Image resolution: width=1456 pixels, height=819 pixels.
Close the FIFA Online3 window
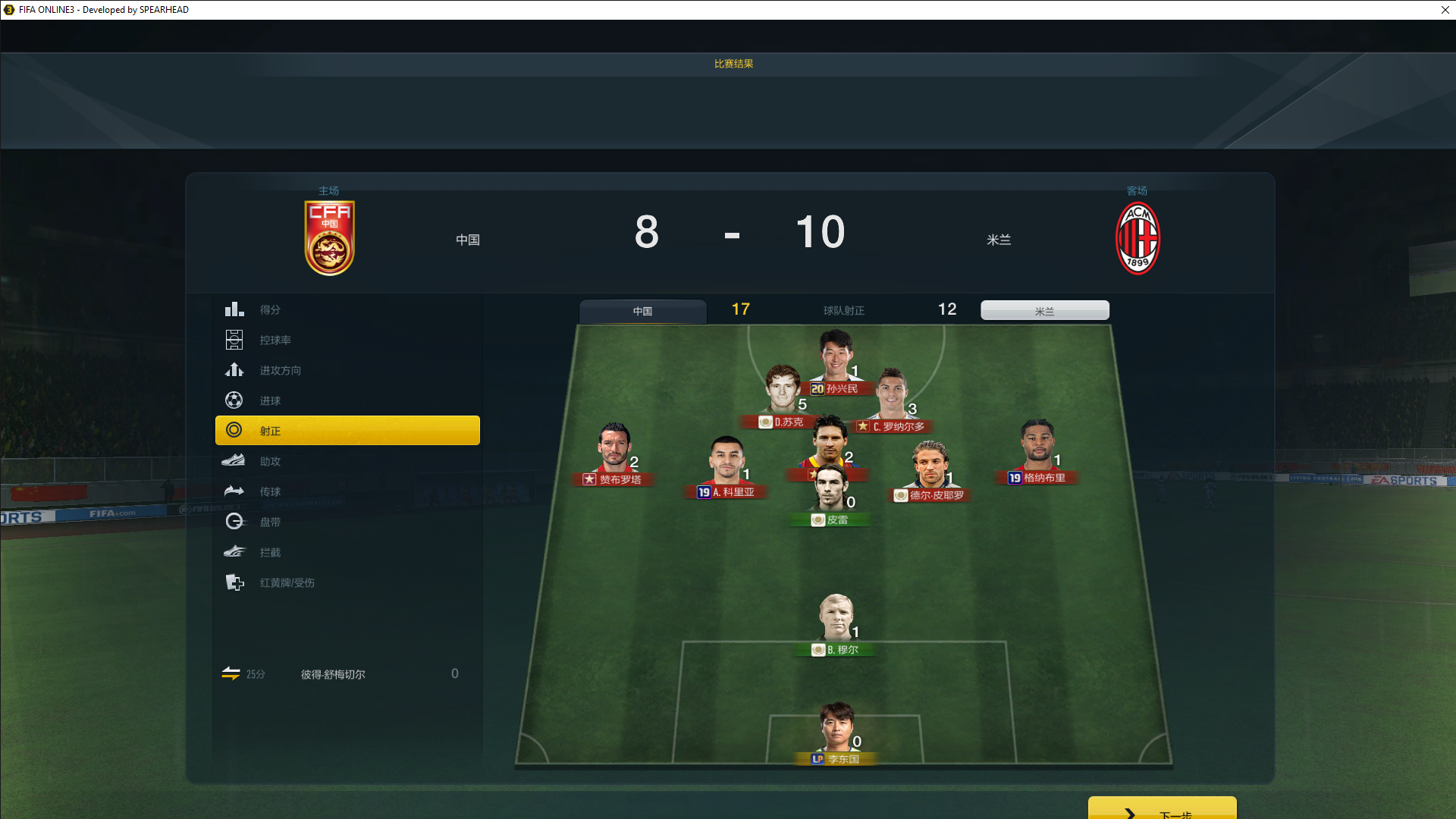1445,10
